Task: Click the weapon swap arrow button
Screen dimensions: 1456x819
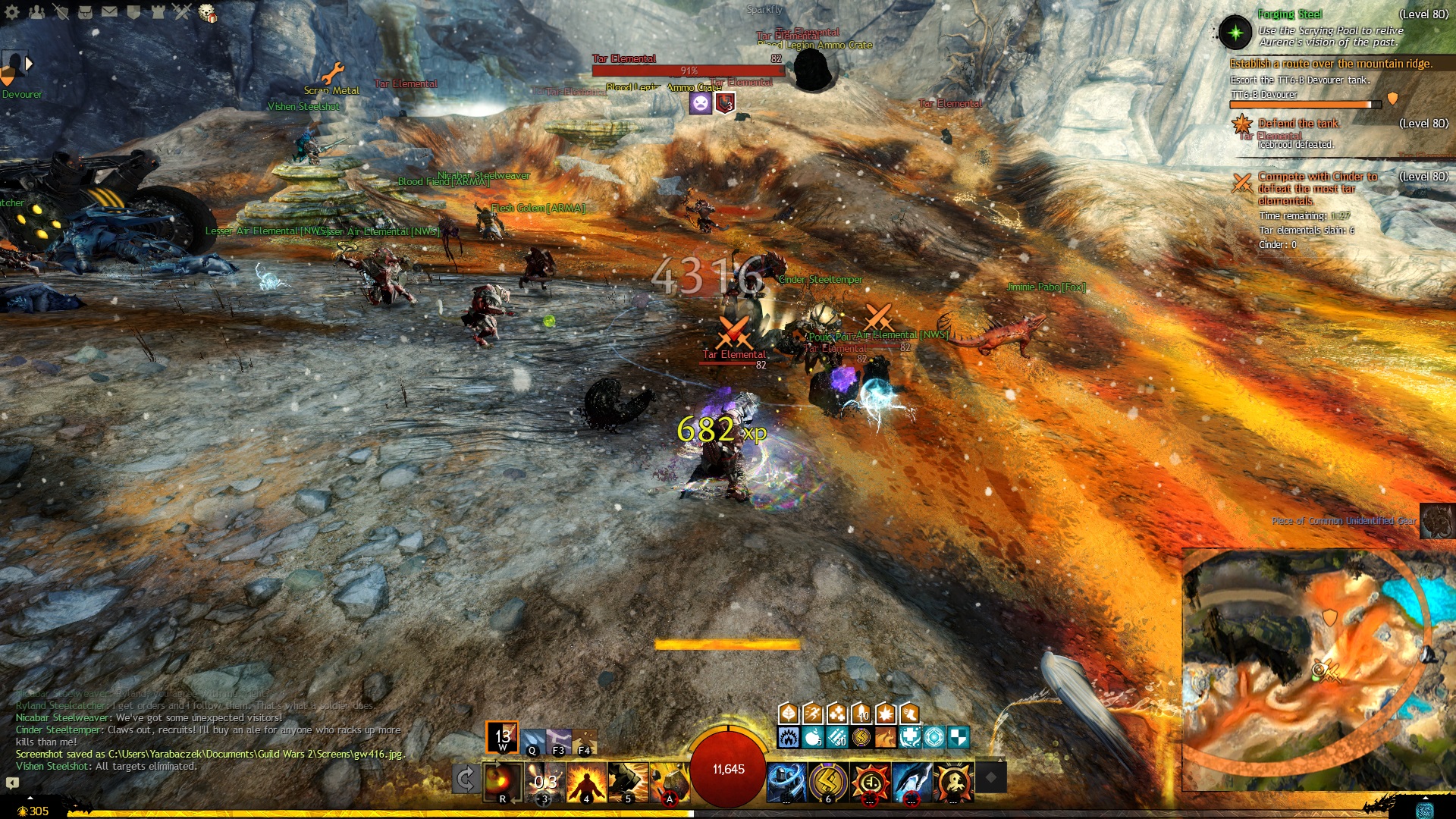Action: coord(466,779)
